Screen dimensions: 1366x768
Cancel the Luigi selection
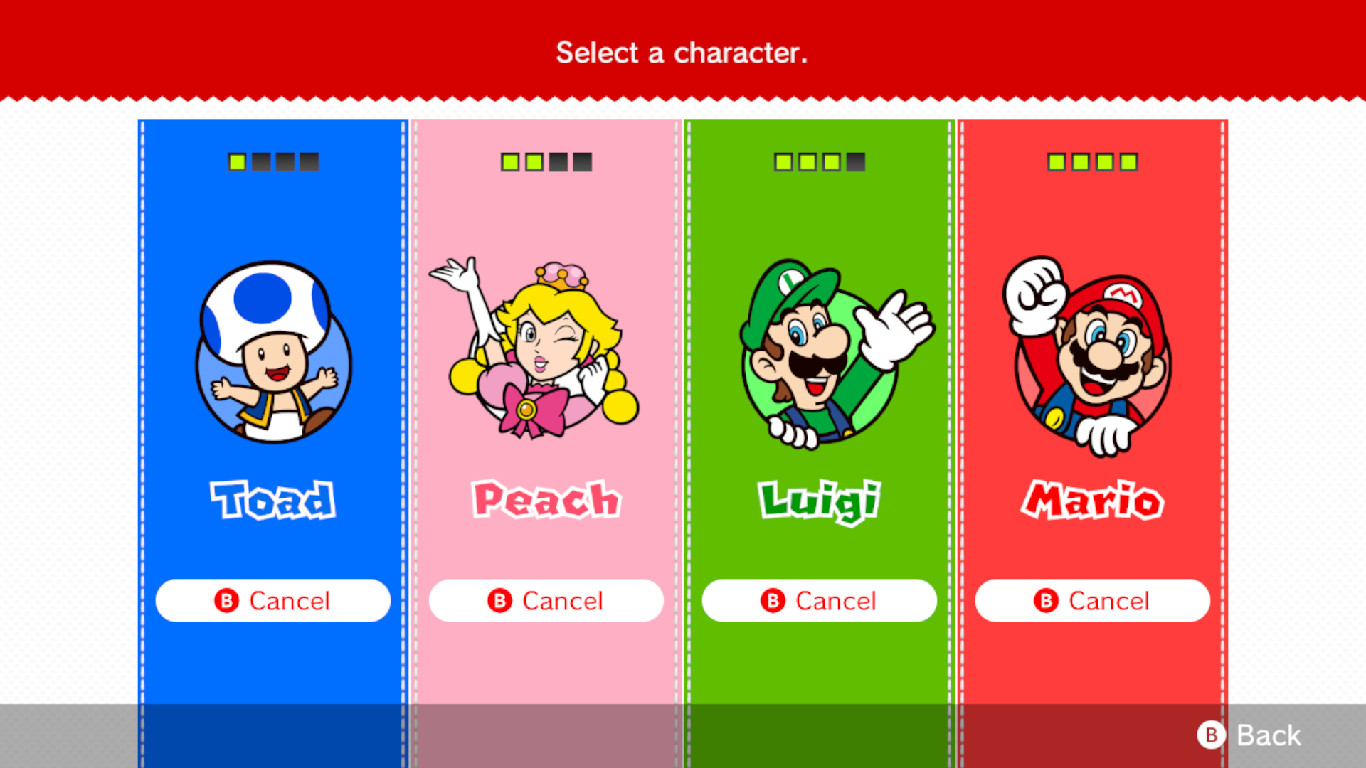point(818,600)
